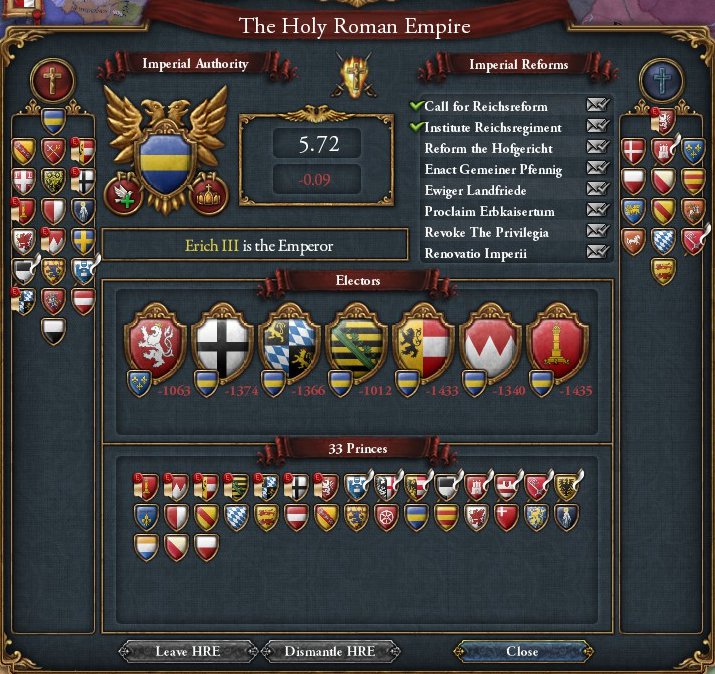Click the green plus dove button
715x674 pixels.
point(123,193)
